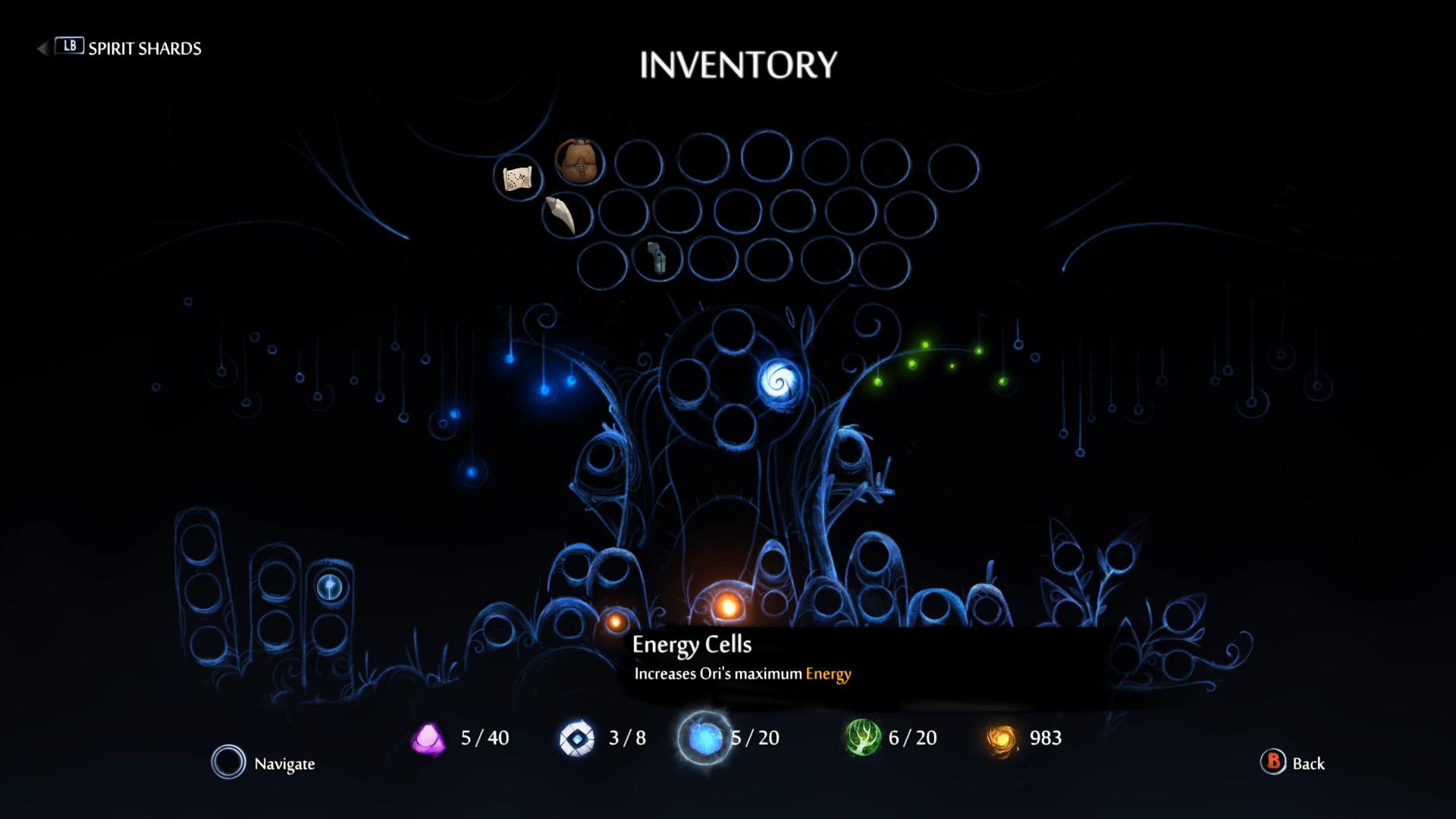Click the keystone icon showing 3/8

578,737
